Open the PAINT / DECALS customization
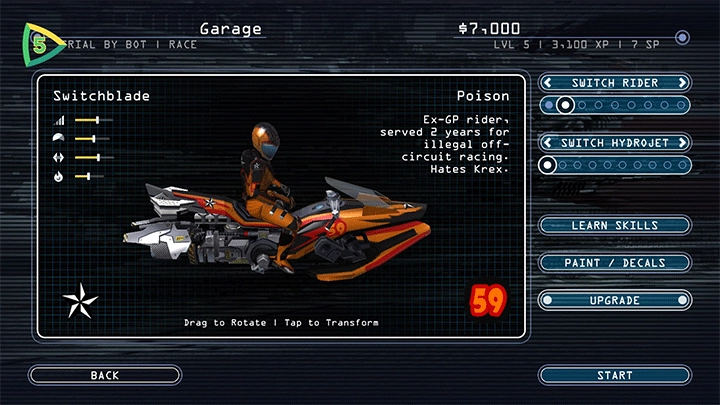This screenshot has width=720, height=405. pyautogui.click(x=614, y=262)
